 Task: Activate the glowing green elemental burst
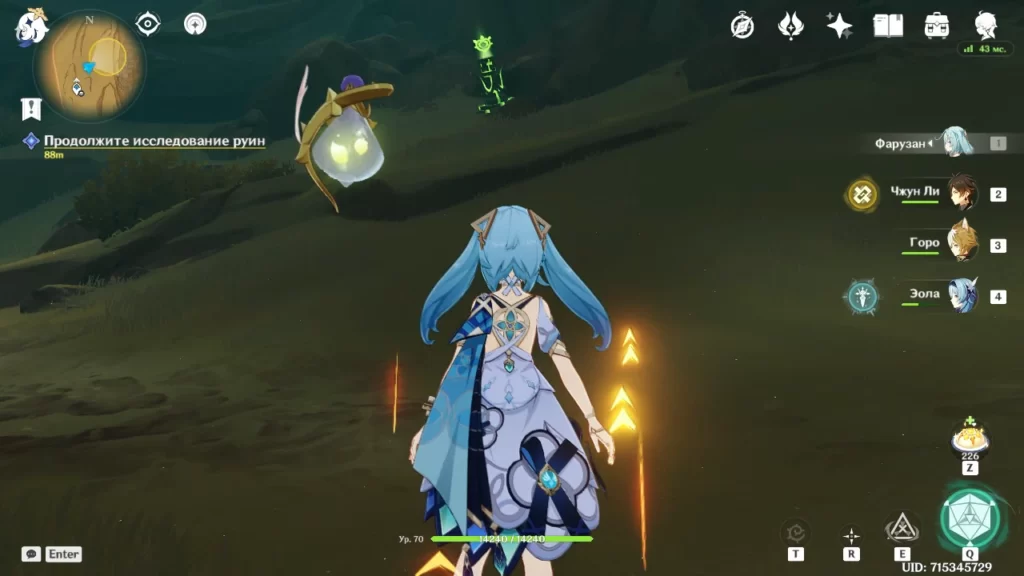click(969, 519)
